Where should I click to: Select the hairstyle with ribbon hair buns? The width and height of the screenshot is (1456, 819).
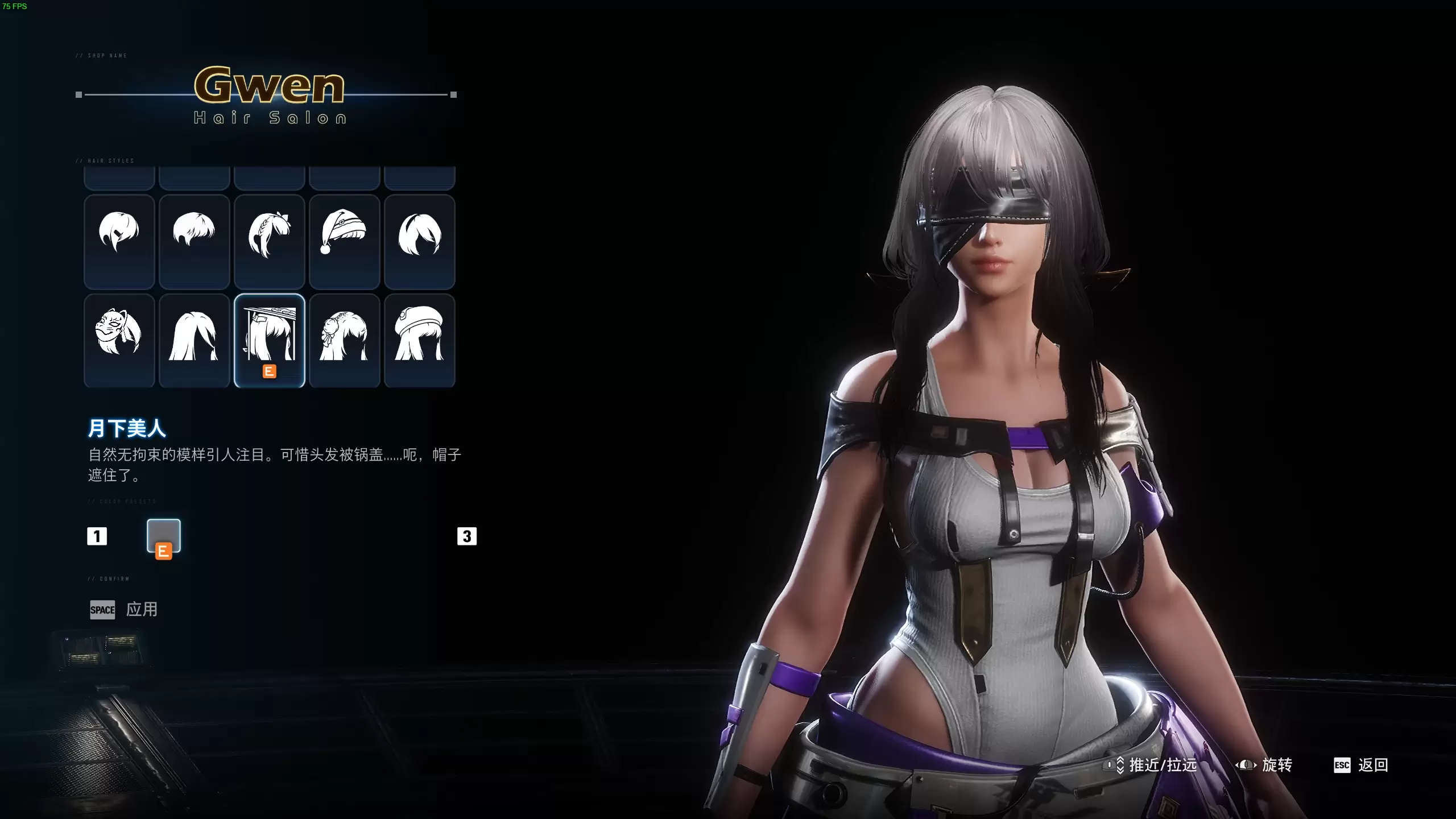coord(344,340)
